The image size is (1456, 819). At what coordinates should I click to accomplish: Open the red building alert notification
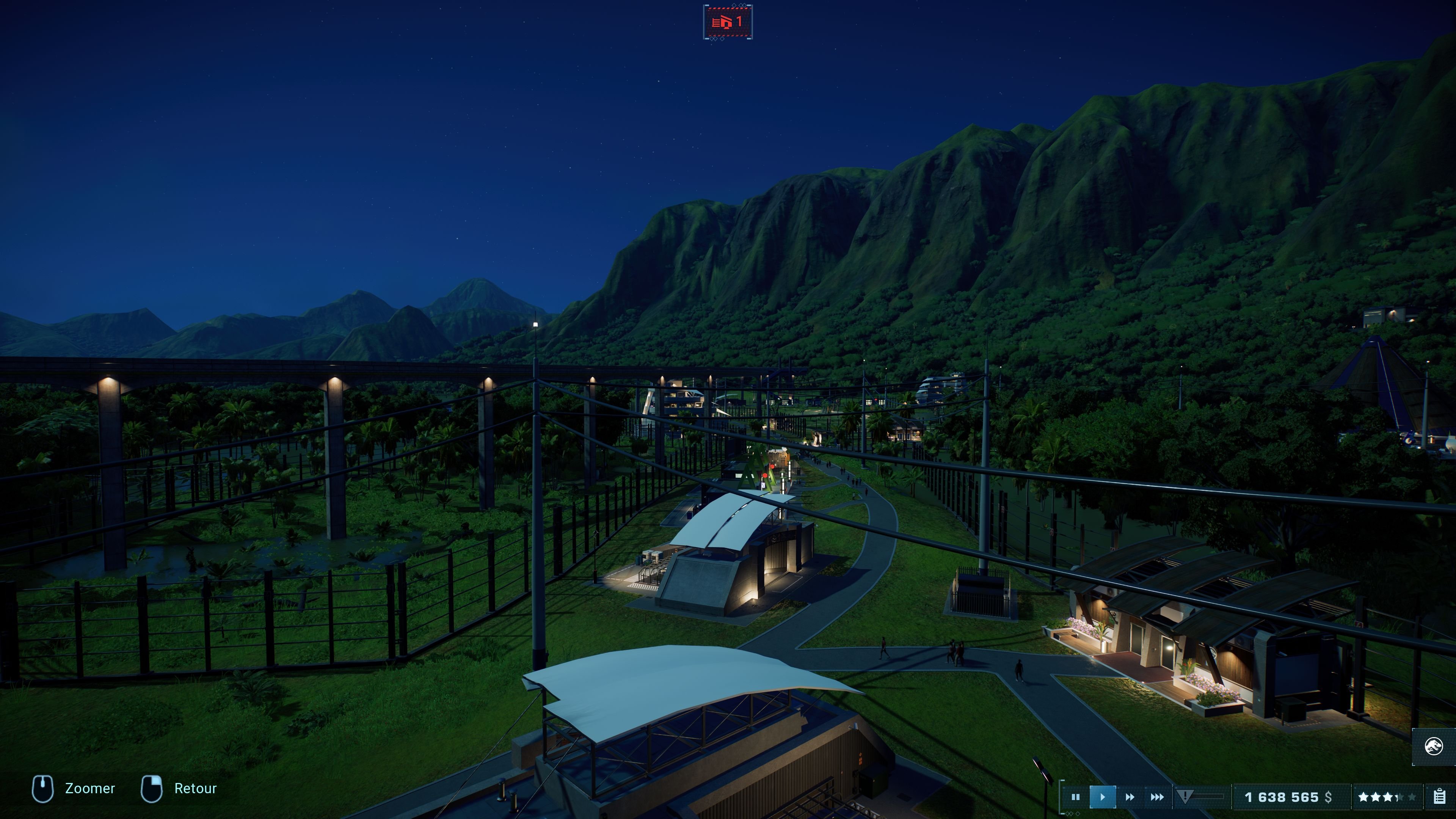coord(728,23)
